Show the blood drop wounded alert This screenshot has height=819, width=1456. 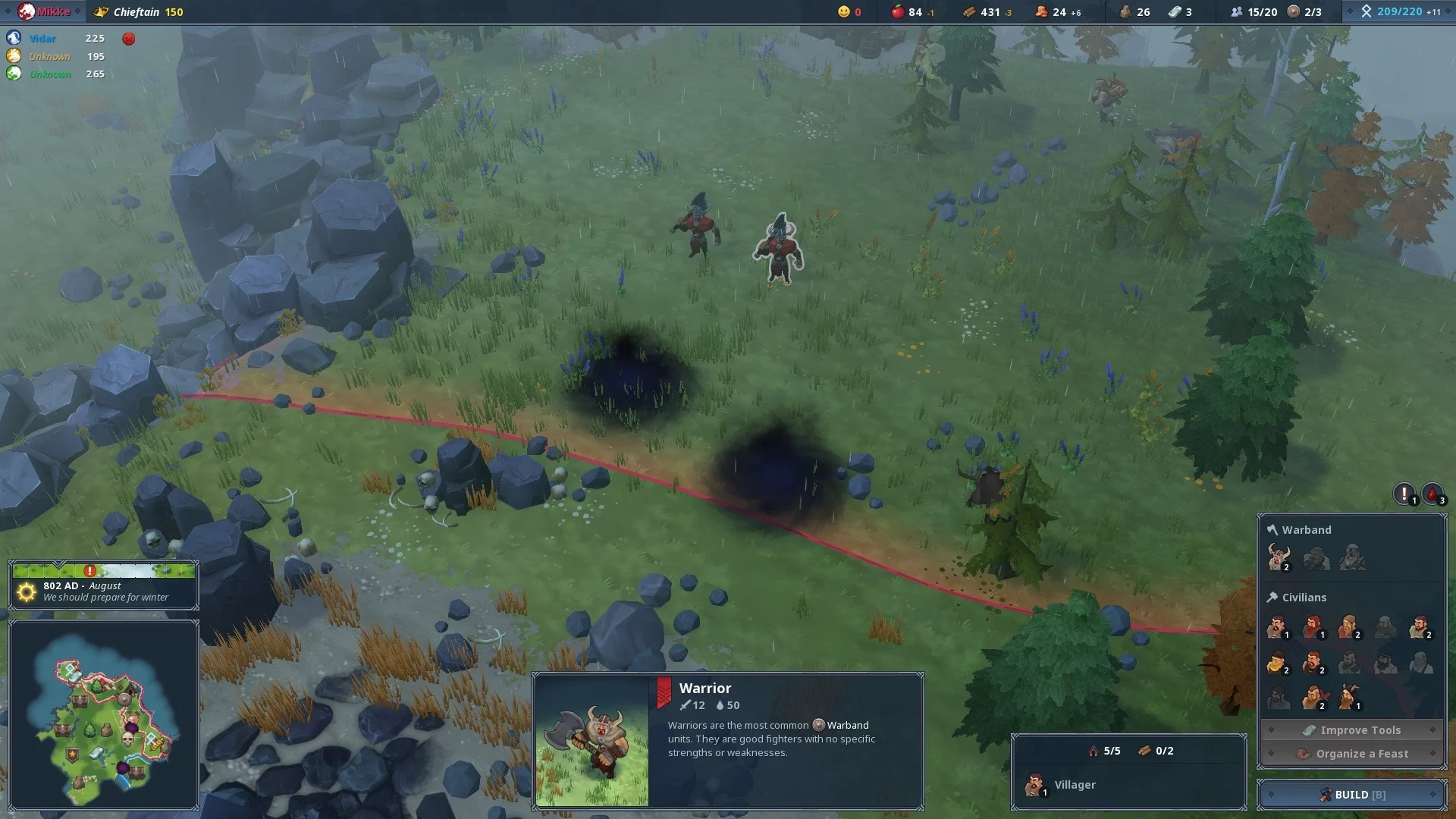point(1432,494)
